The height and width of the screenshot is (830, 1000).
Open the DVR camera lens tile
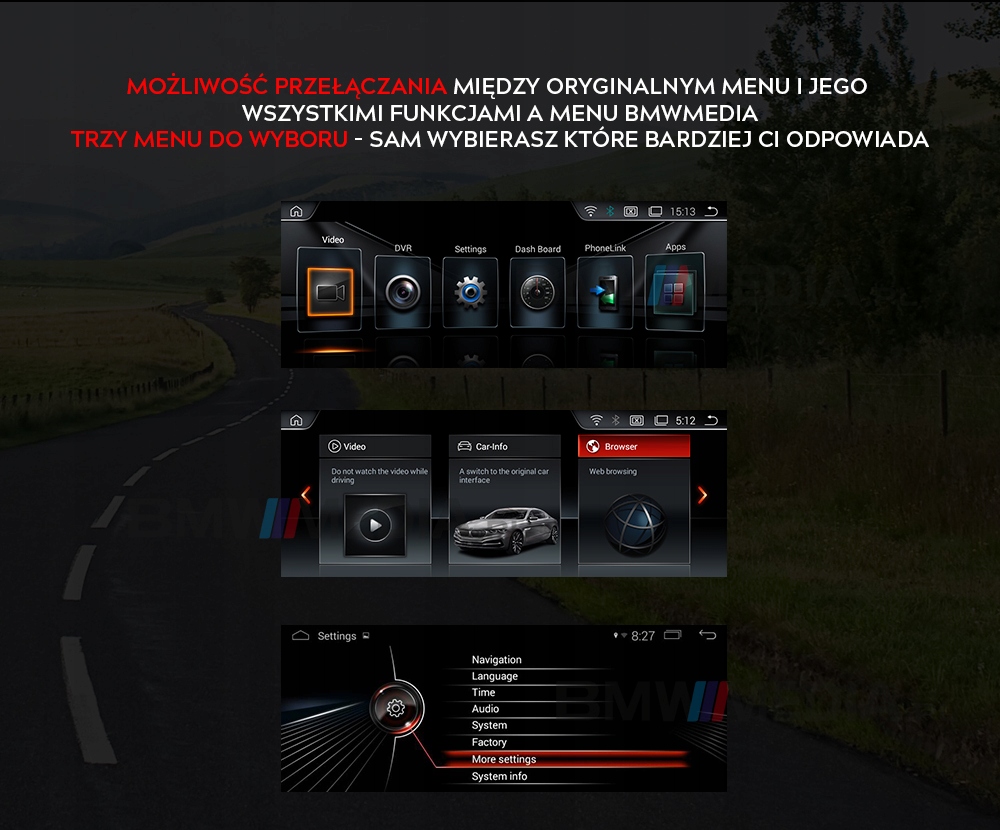click(403, 290)
